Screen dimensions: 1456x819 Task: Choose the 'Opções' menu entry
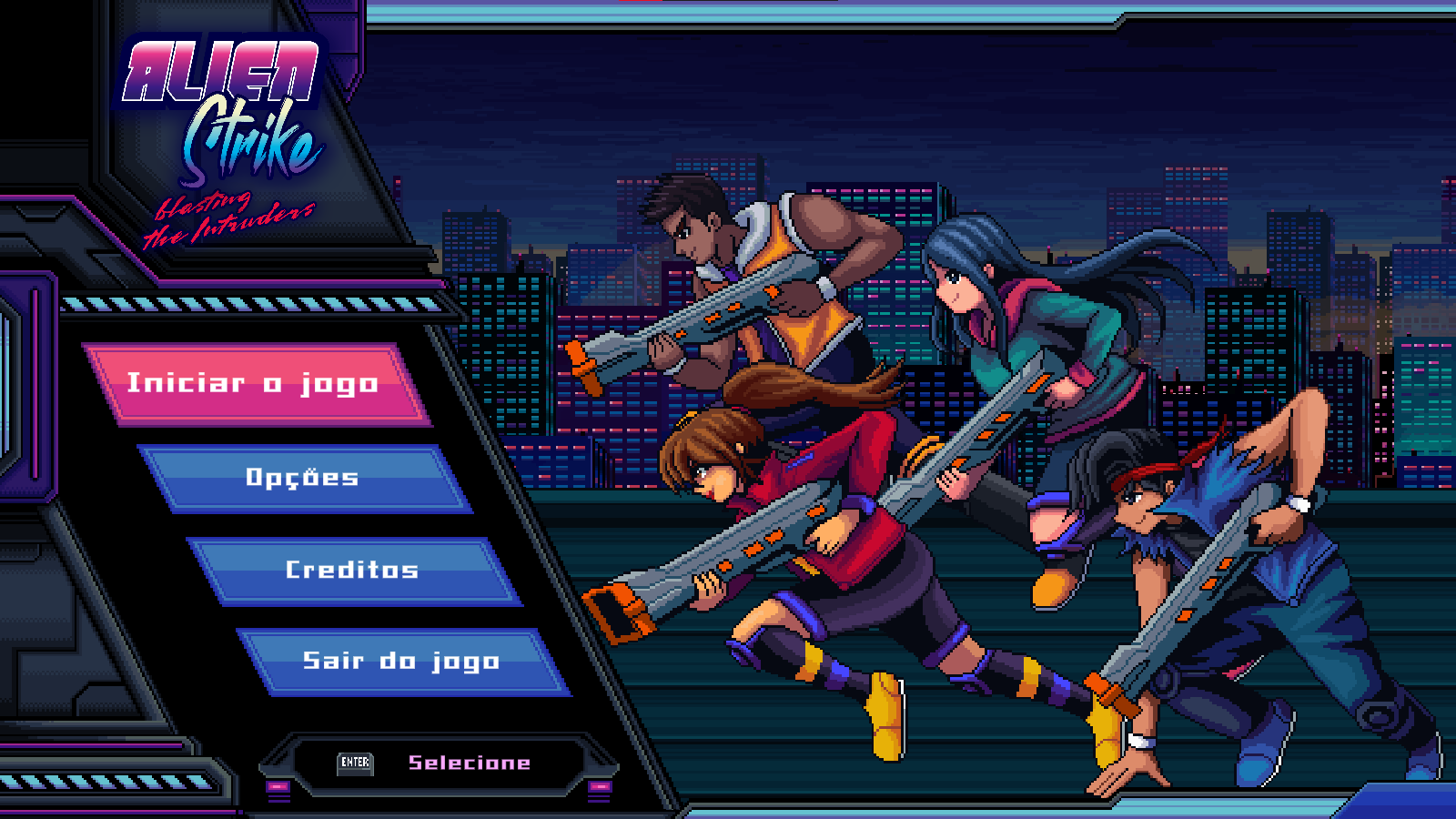tap(303, 477)
